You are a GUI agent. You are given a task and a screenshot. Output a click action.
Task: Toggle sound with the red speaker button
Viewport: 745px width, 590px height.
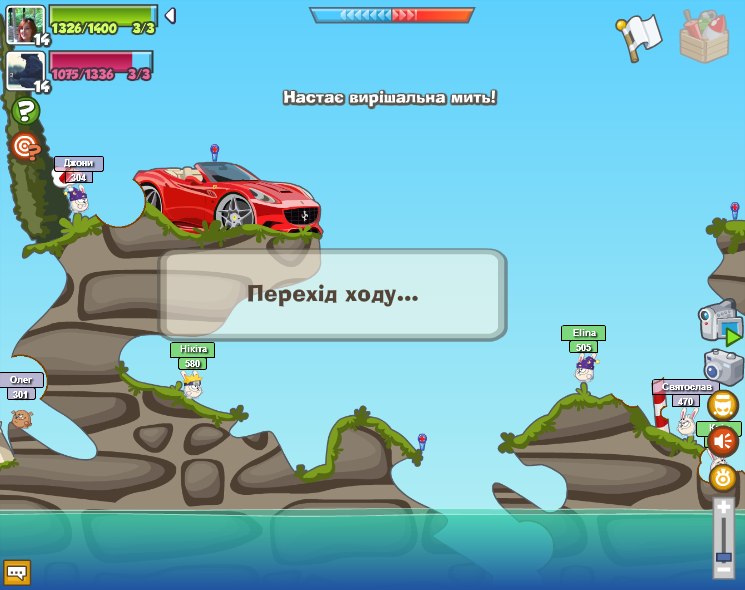(722, 441)
